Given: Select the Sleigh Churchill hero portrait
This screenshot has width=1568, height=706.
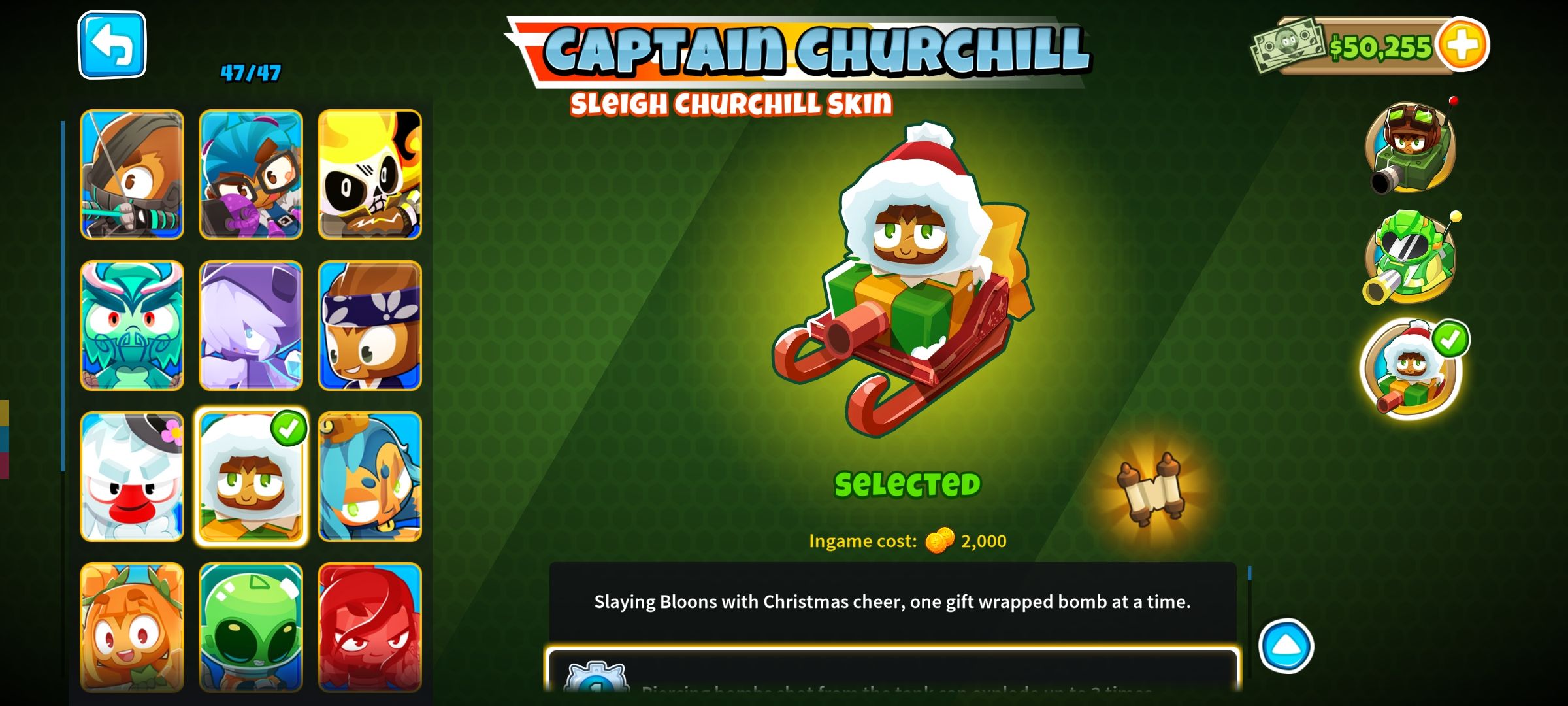Looking at the screenshot, I should (251, 478).
